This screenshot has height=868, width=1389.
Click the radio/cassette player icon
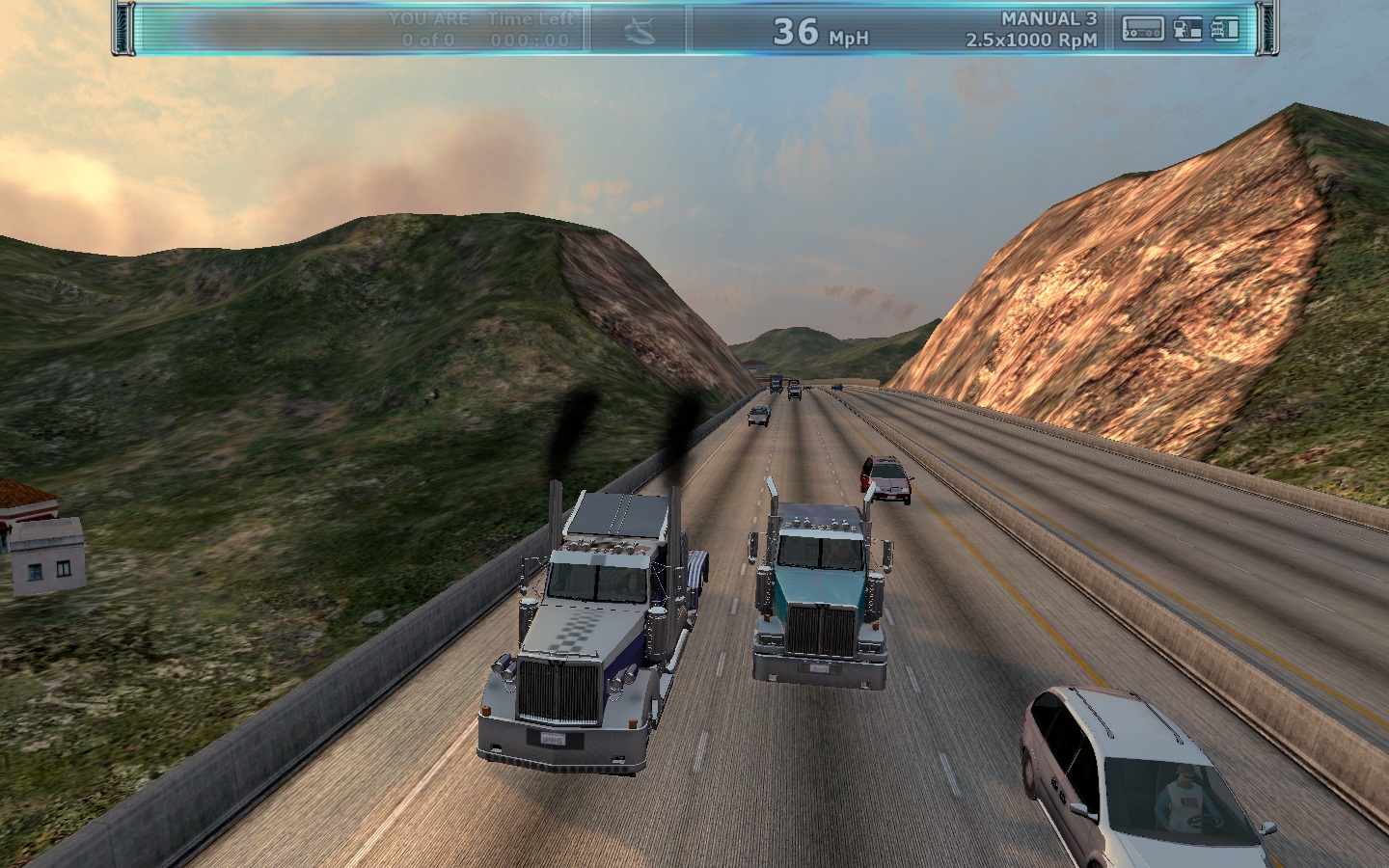pos(1143,30)
